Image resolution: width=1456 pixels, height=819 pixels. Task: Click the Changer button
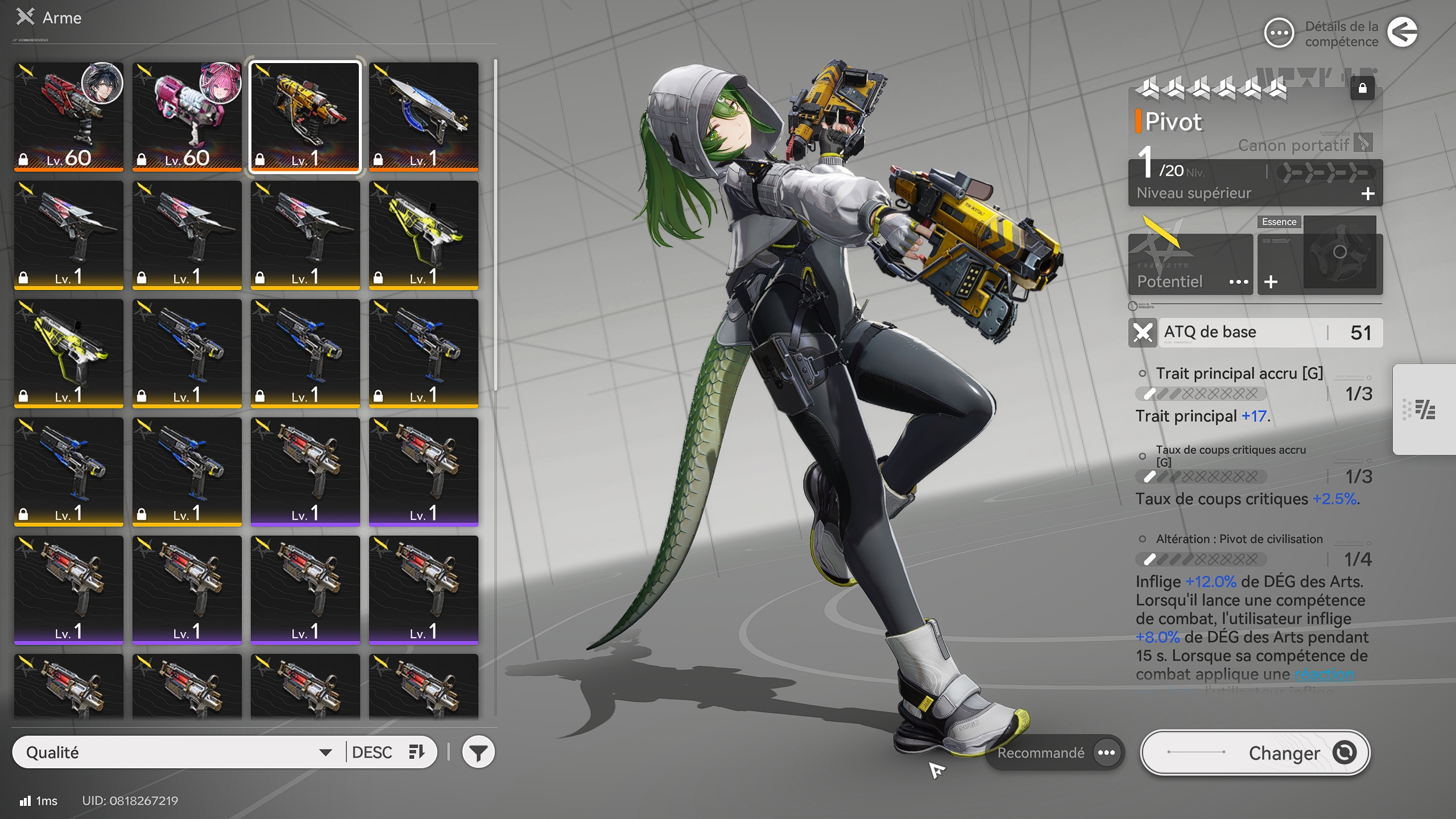pos(1255,752)
